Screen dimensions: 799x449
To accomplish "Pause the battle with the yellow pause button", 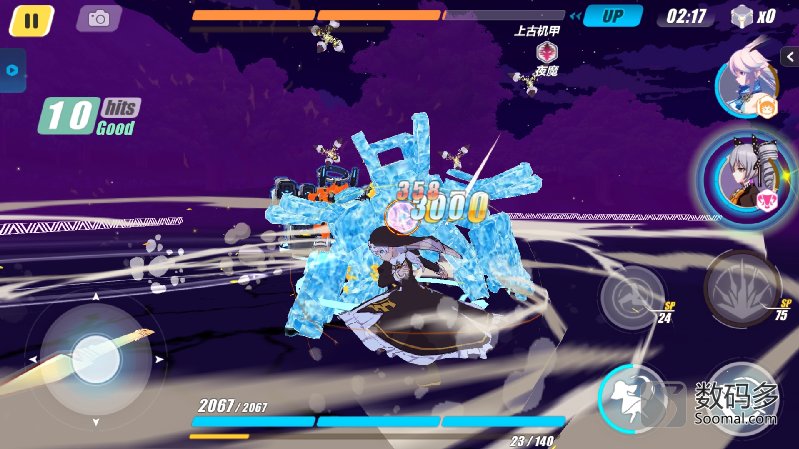I will click(x=31, y=19).
